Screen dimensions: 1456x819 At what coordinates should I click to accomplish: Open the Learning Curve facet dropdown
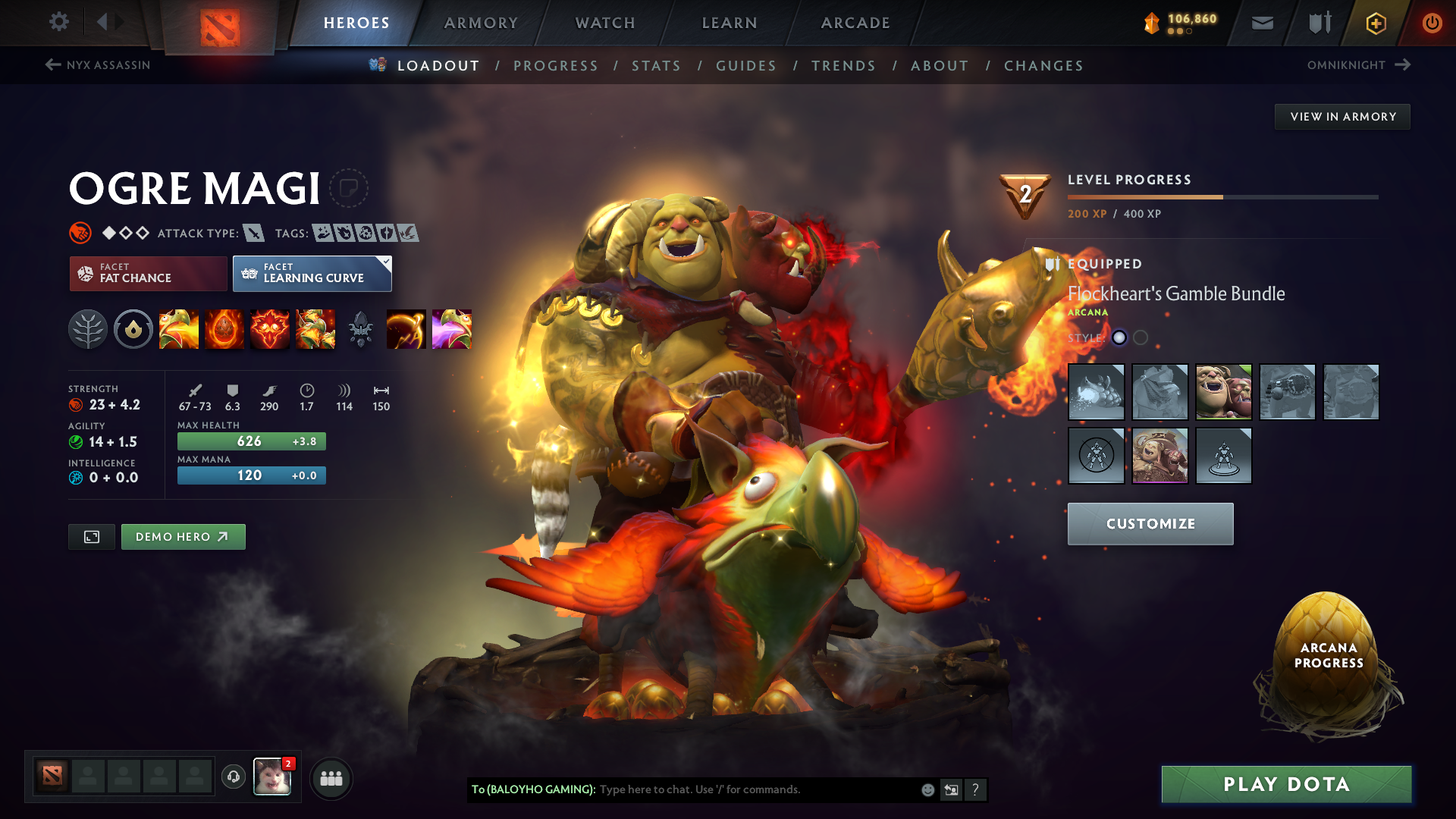[312, 273]
